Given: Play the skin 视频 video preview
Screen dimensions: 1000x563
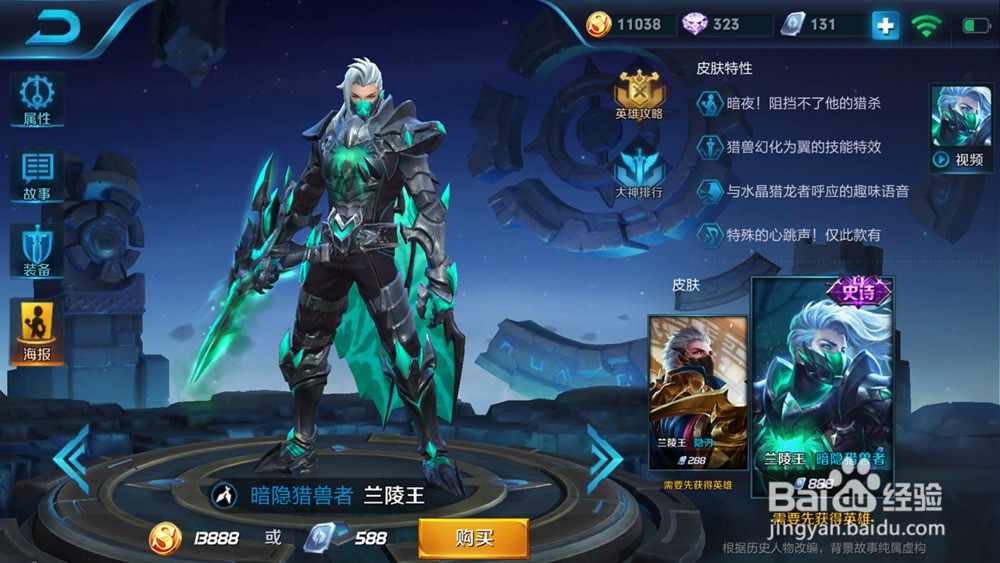Looking at the screenshot, I should [x=960, y=128].
